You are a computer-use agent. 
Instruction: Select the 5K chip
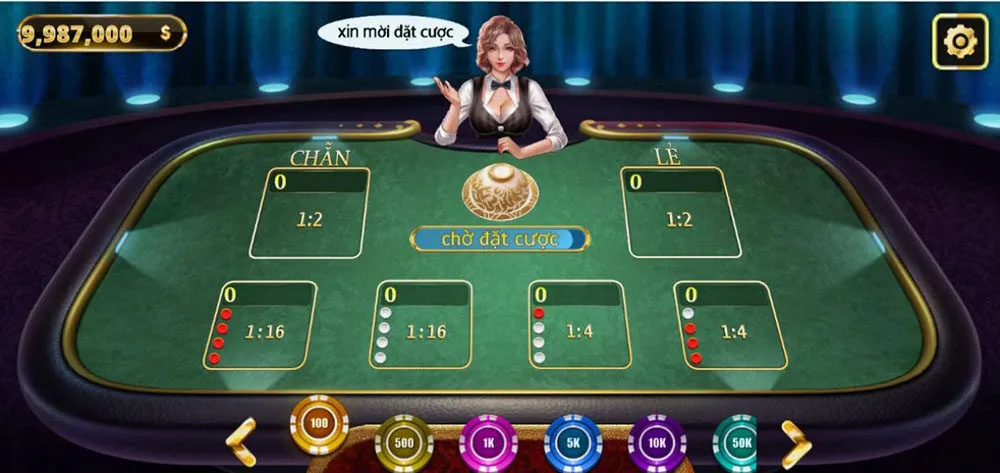tap(573, 443)
